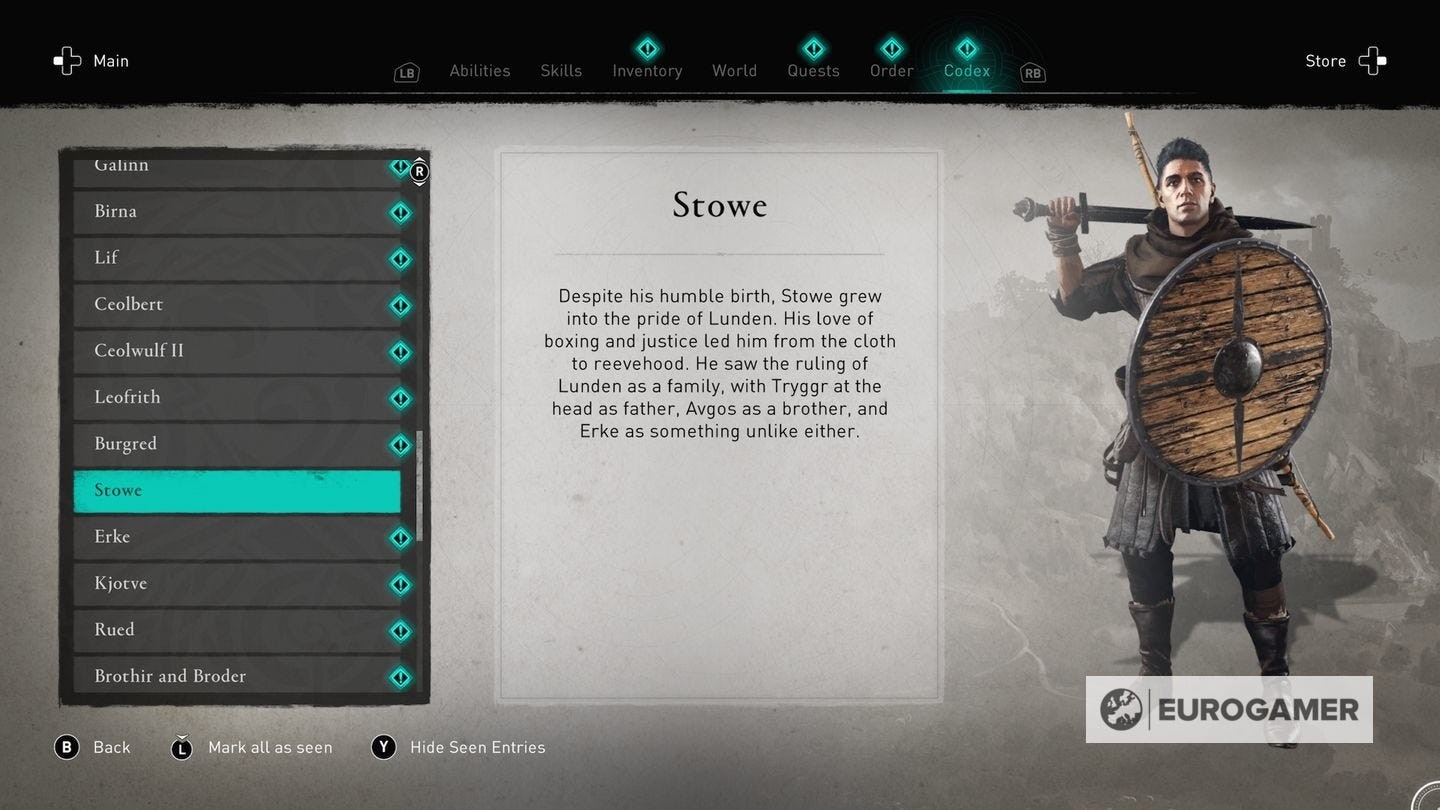
Task: Open the Burgred entry
Action: [x=237, y=444]
